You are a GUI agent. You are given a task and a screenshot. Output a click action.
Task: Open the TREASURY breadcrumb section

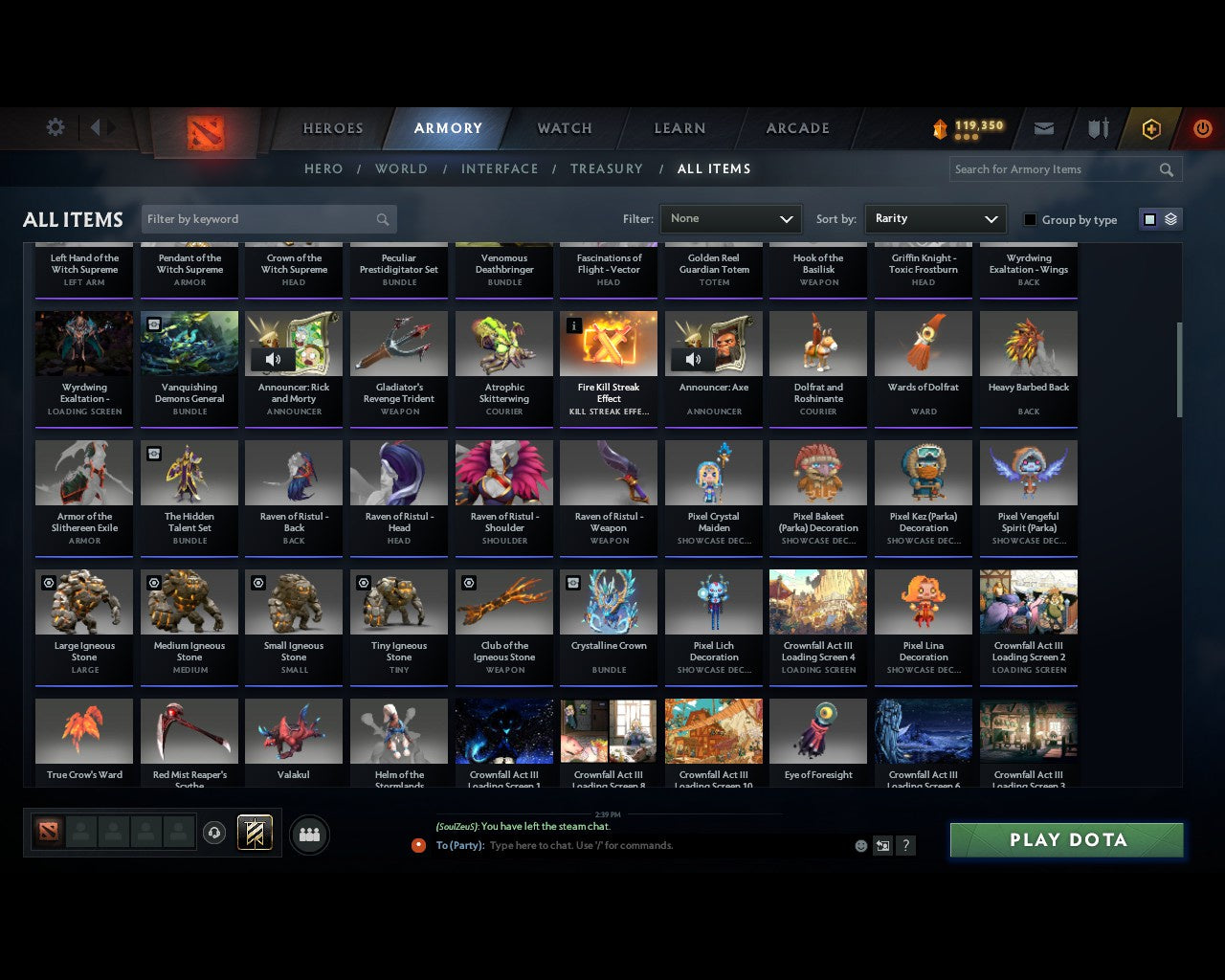click(x=606, y=168)
